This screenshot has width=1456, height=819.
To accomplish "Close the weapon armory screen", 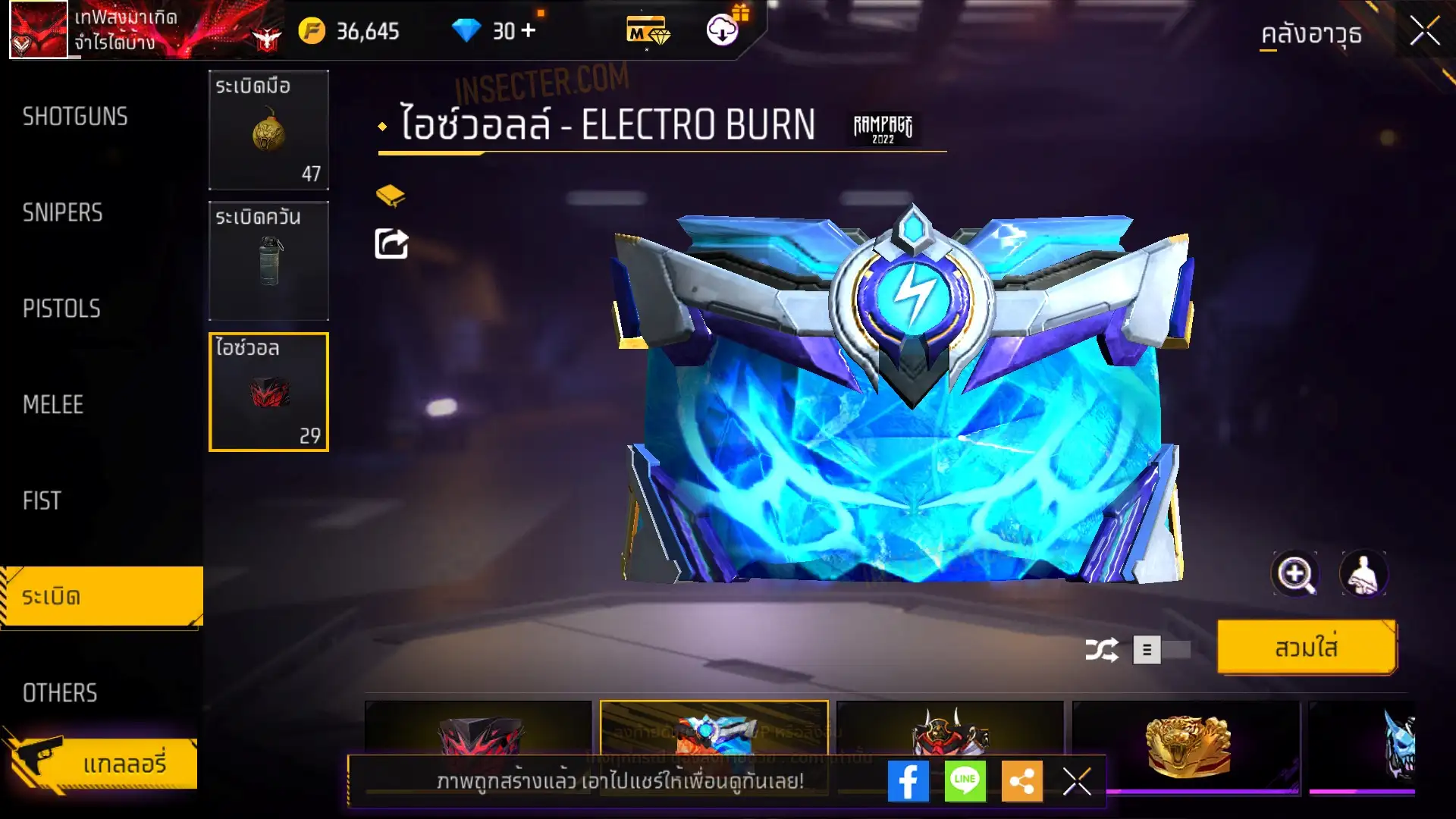I will click(x=1424, y=32).
